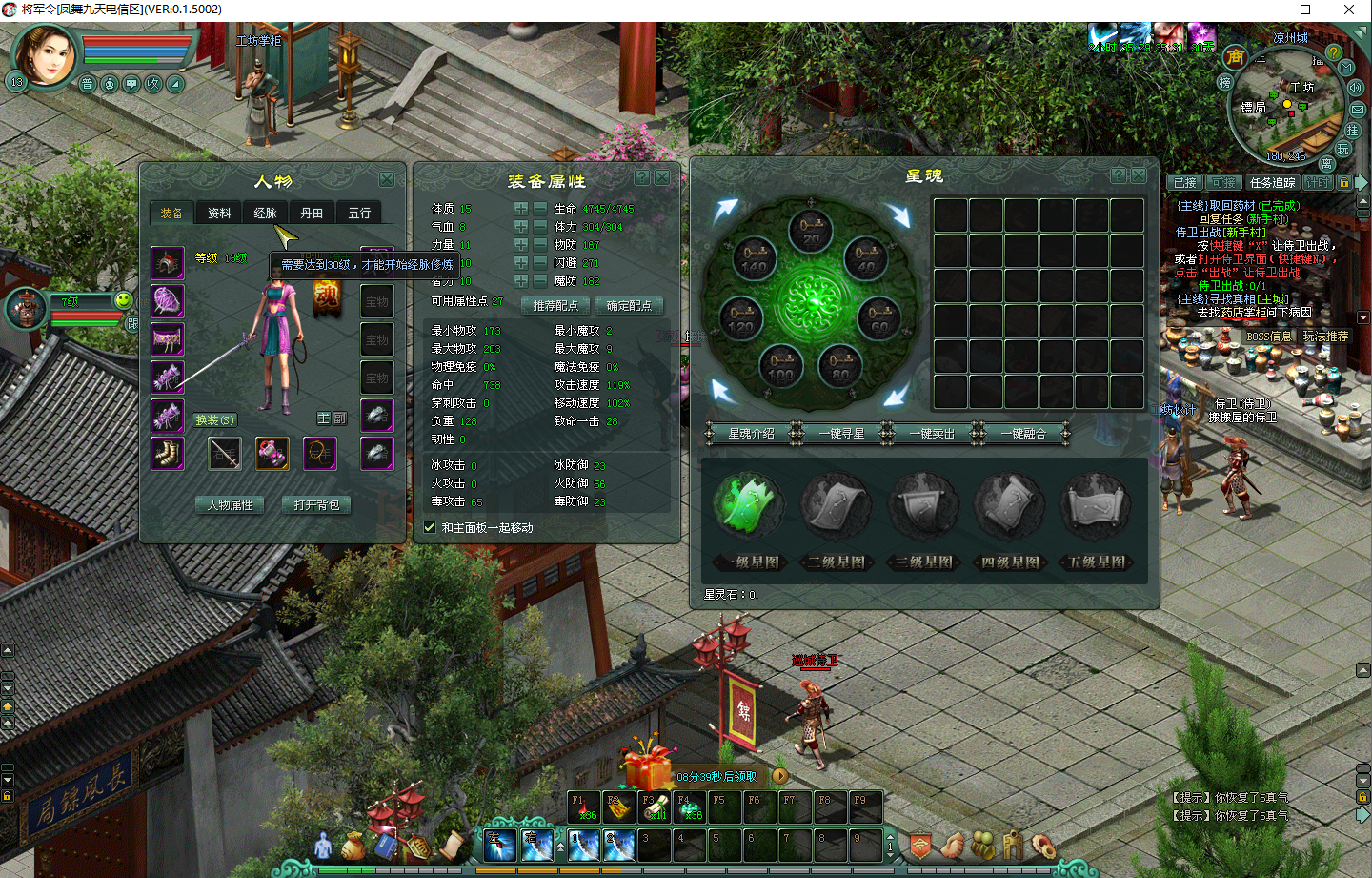Open the 丹田 tab
The image size is (1372, 878).
point(312,214)
